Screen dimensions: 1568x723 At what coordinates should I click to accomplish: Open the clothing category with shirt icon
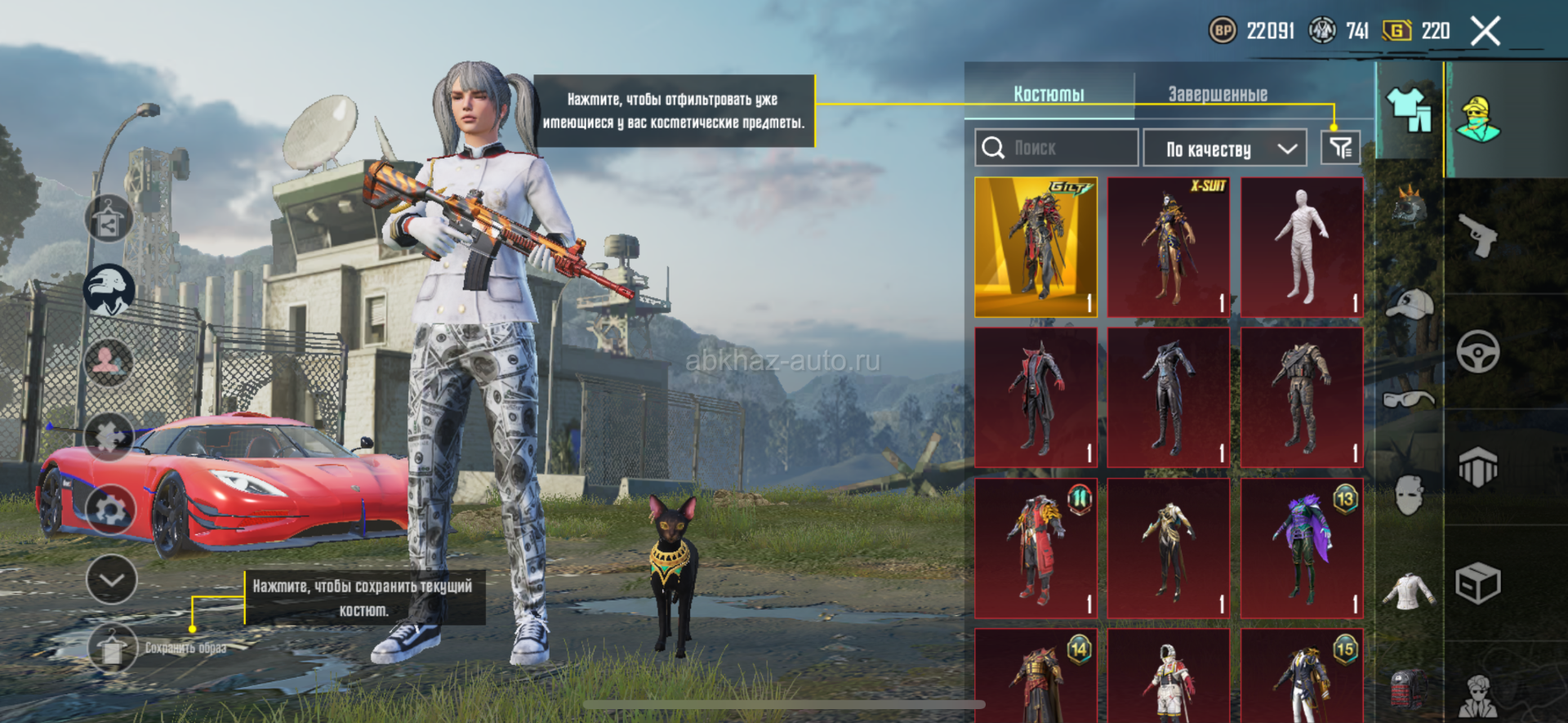pos(1409,110)
